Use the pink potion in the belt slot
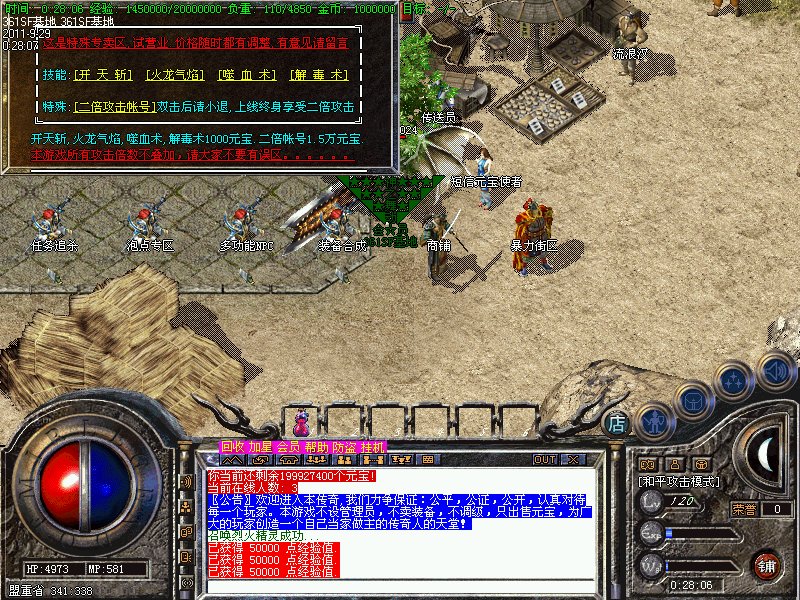Viewport: 800px width, 600px height. tap(301, 424)
